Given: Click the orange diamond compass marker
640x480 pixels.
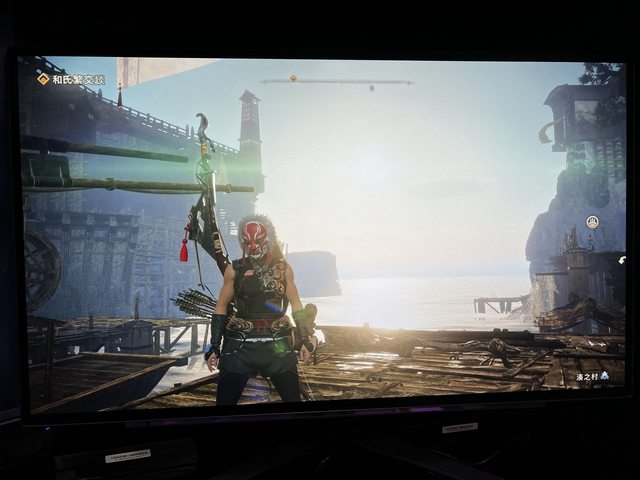Looking at the screenshot, I should (x=293, y=78).
